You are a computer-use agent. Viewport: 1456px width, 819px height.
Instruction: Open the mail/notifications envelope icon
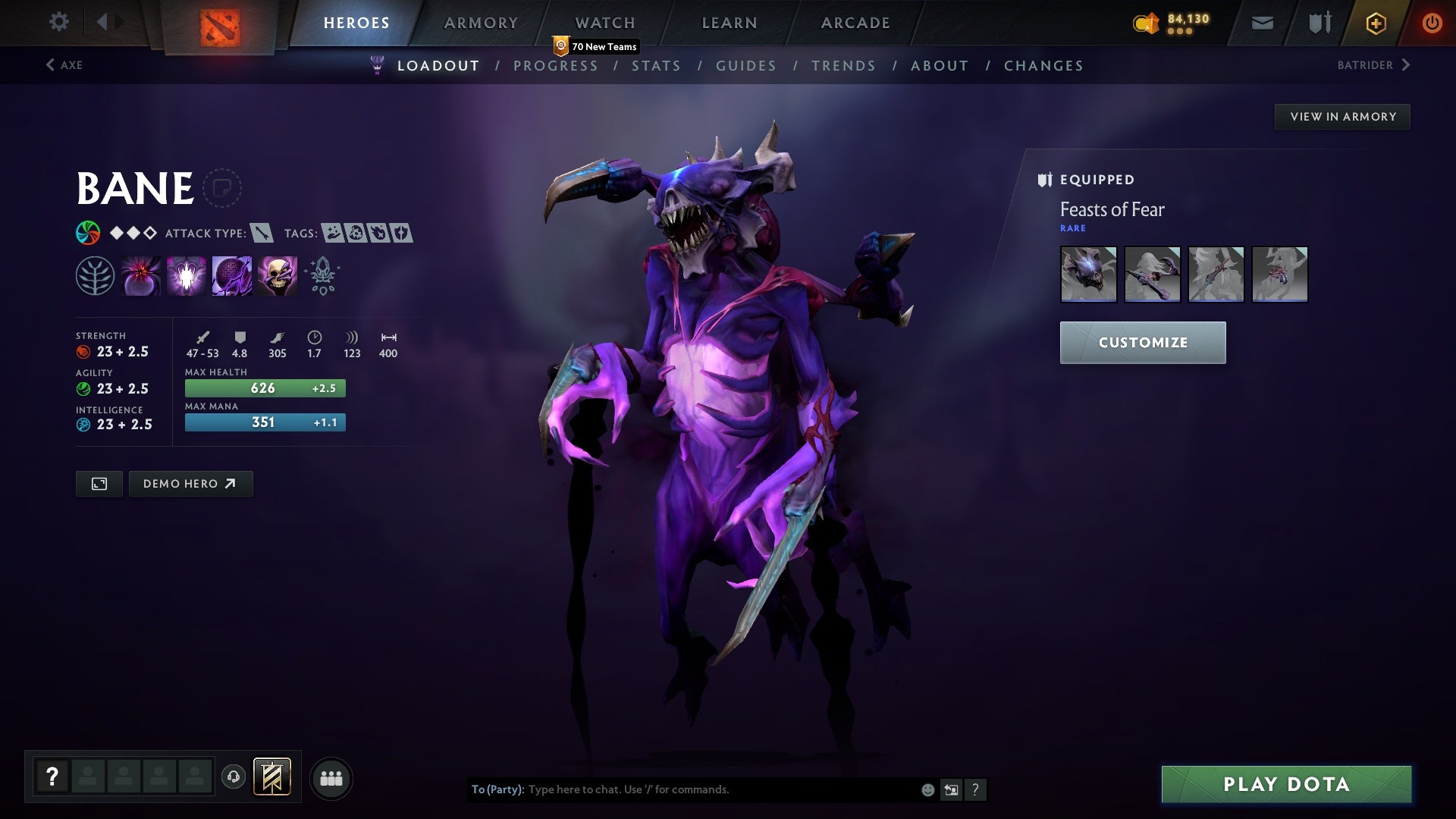coord(1261,23)
